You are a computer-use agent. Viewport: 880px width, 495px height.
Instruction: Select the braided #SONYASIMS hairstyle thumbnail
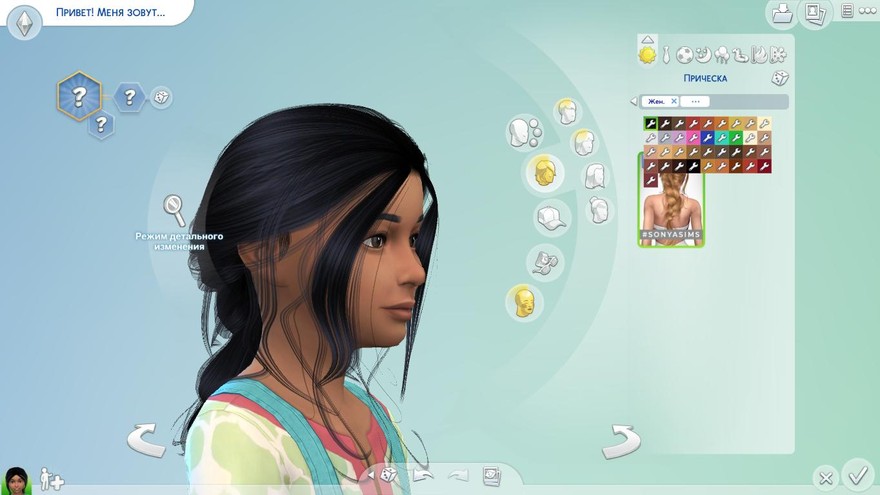tap(671, 199)
